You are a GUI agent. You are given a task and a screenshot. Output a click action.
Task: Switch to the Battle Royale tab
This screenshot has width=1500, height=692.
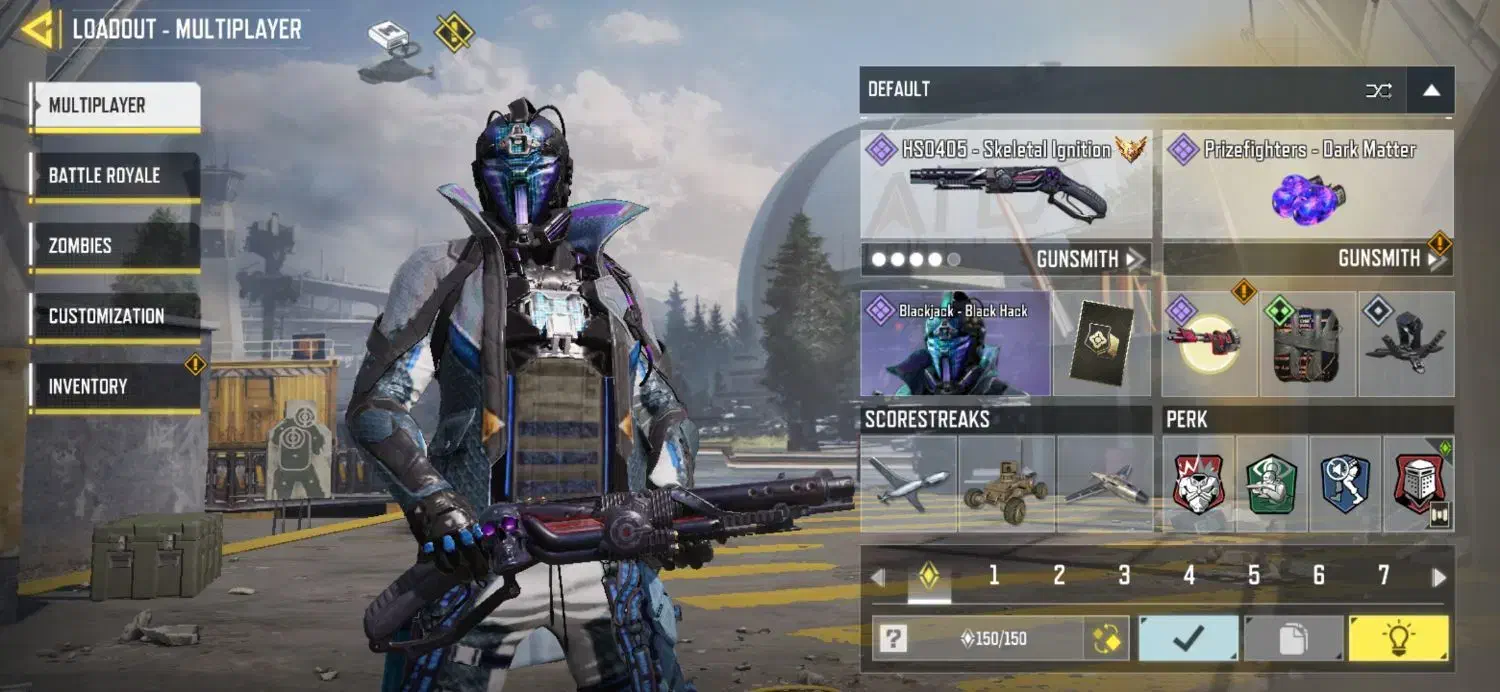coord(115,176)
